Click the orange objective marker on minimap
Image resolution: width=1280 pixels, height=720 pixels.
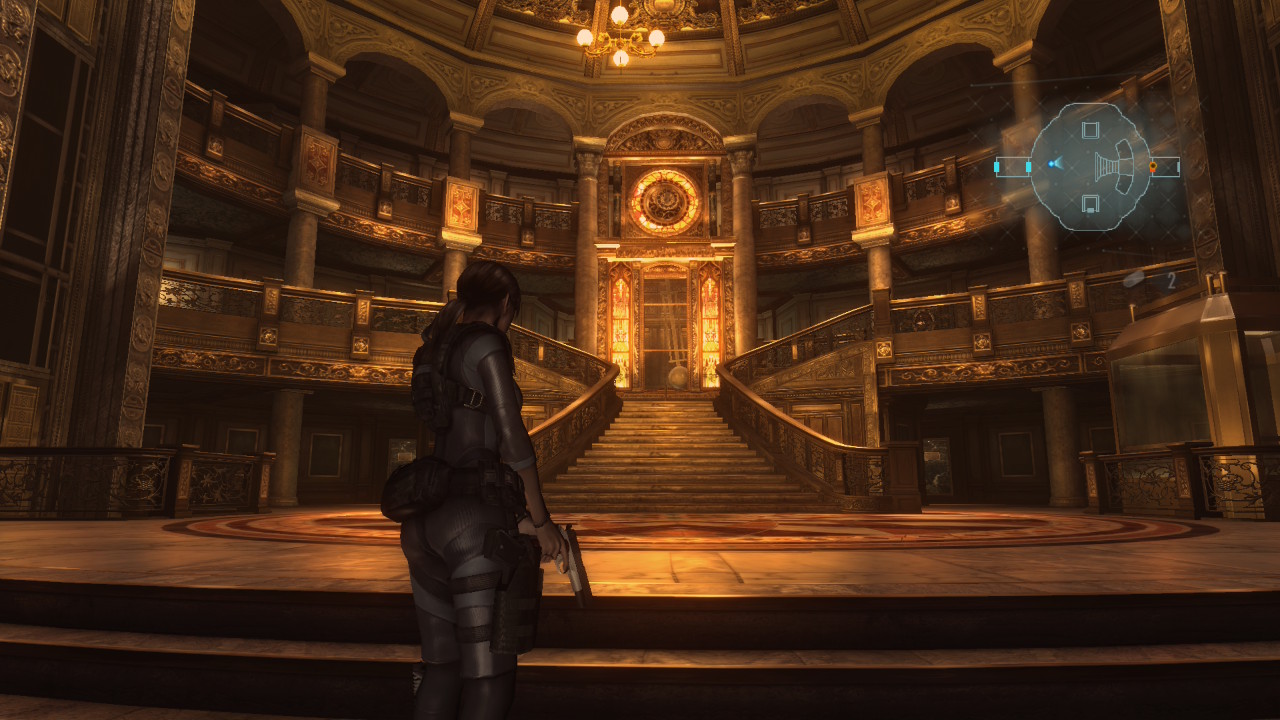click(1152, 166)
